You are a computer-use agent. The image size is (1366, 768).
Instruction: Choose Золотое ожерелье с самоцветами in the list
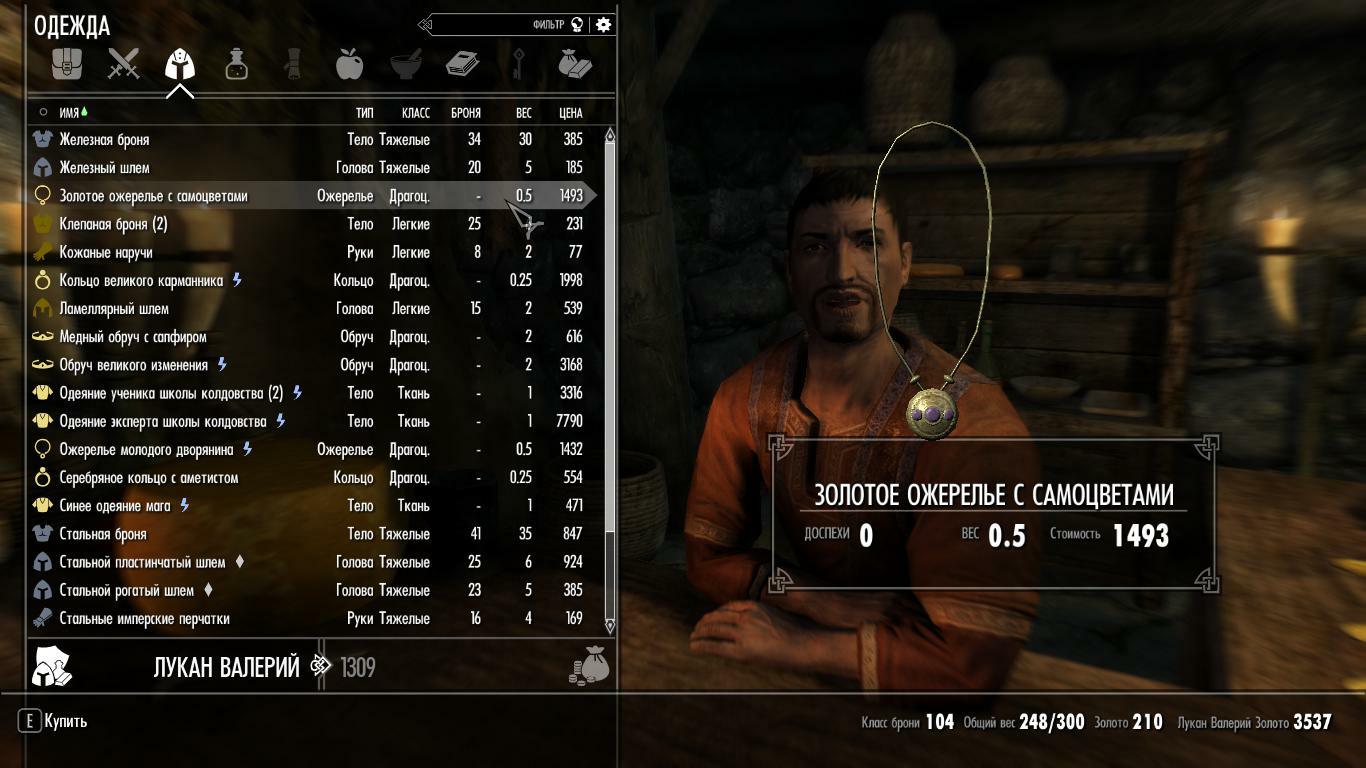click(153, 196)
